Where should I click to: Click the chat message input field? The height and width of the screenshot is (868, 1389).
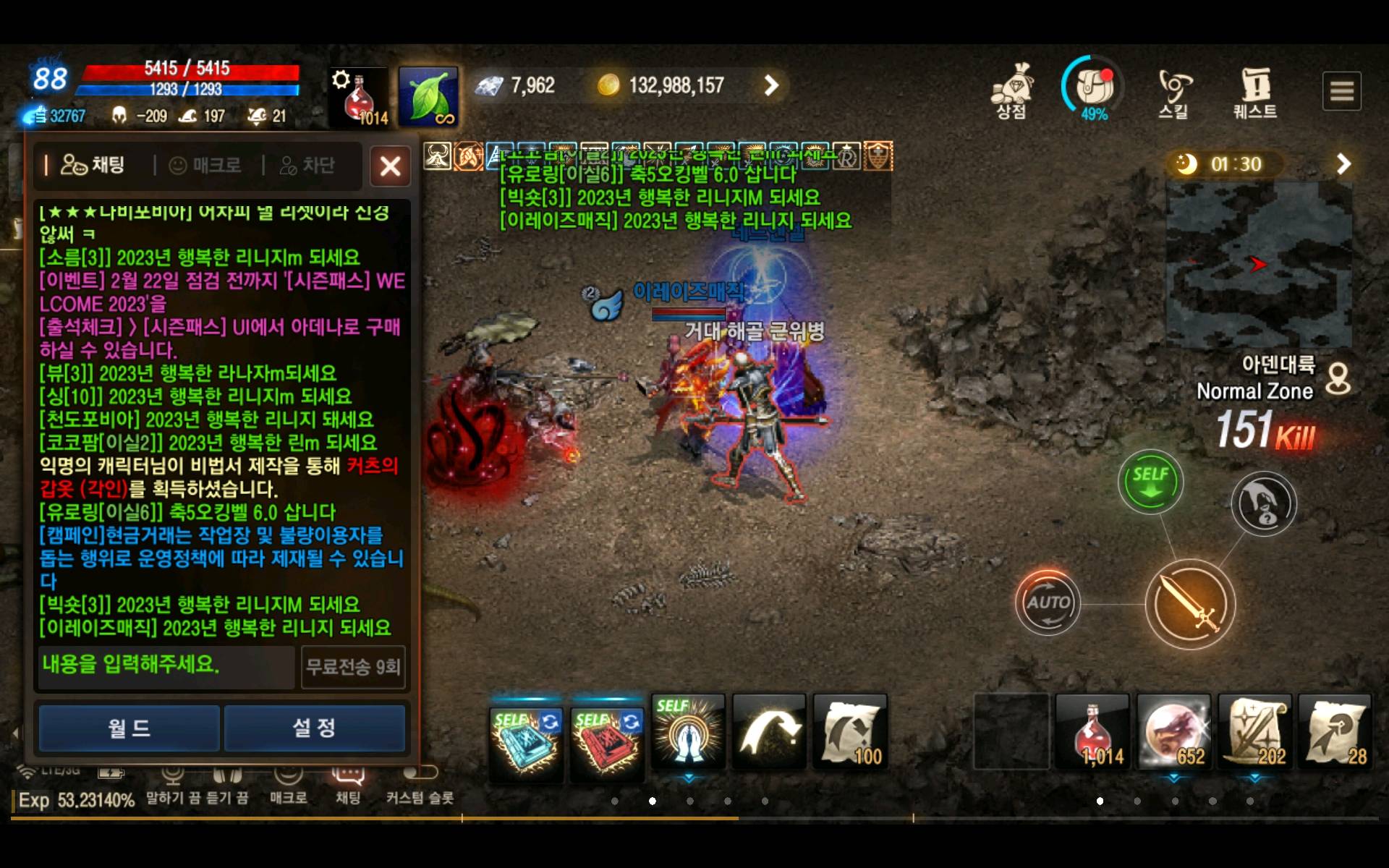(166, 665)
